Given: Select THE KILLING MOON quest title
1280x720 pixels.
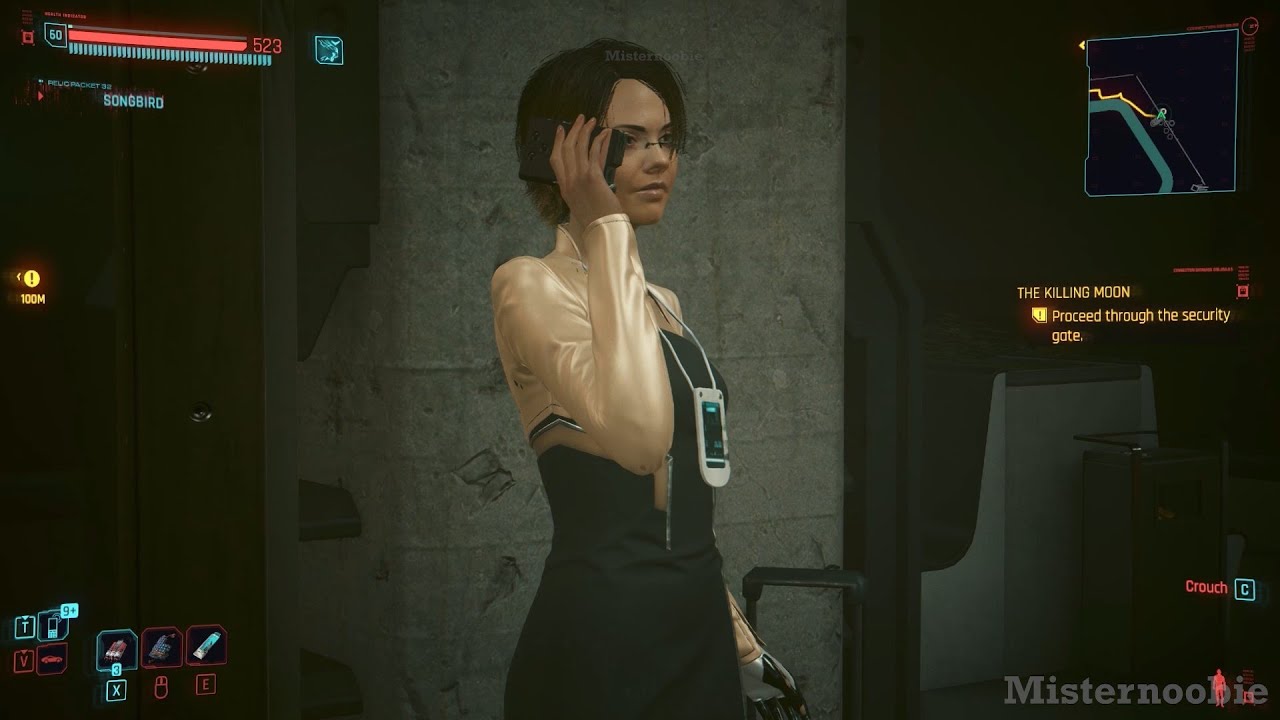Looking at the screenshot, I should 1072,292.
